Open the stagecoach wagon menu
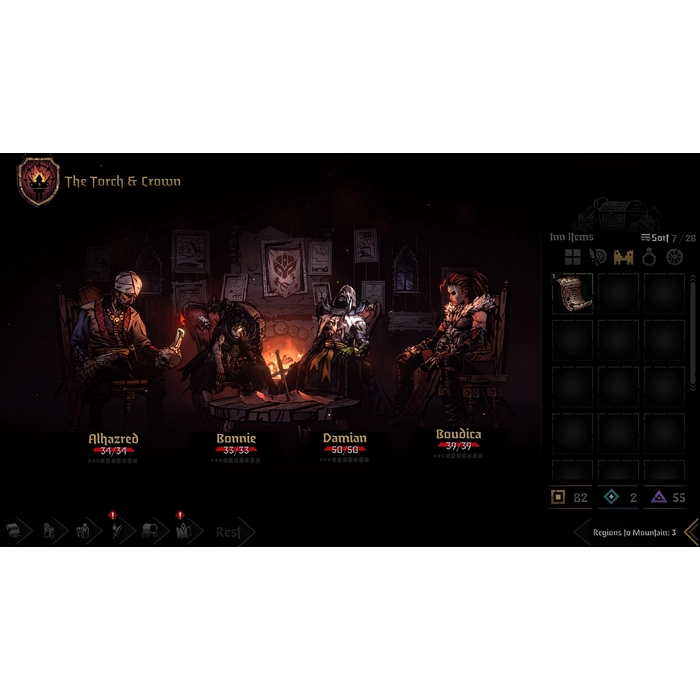Screen dimensions: 700x700 coord(150,531)
